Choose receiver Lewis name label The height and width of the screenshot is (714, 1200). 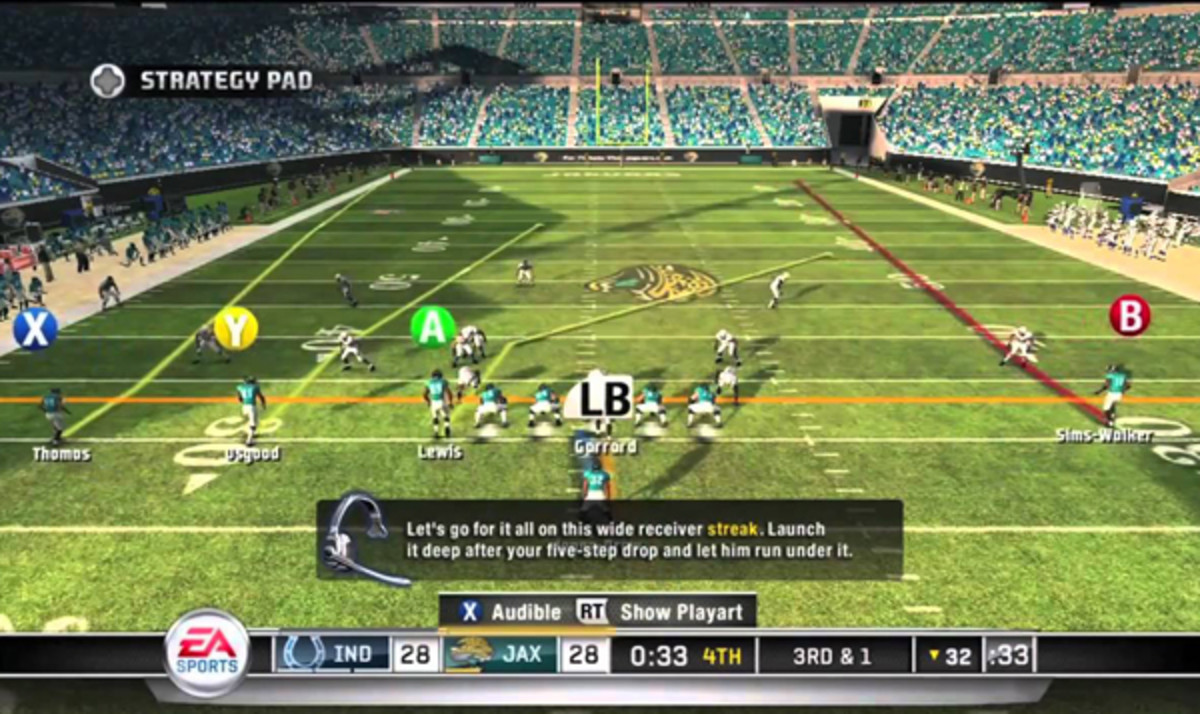click(440, 452)
